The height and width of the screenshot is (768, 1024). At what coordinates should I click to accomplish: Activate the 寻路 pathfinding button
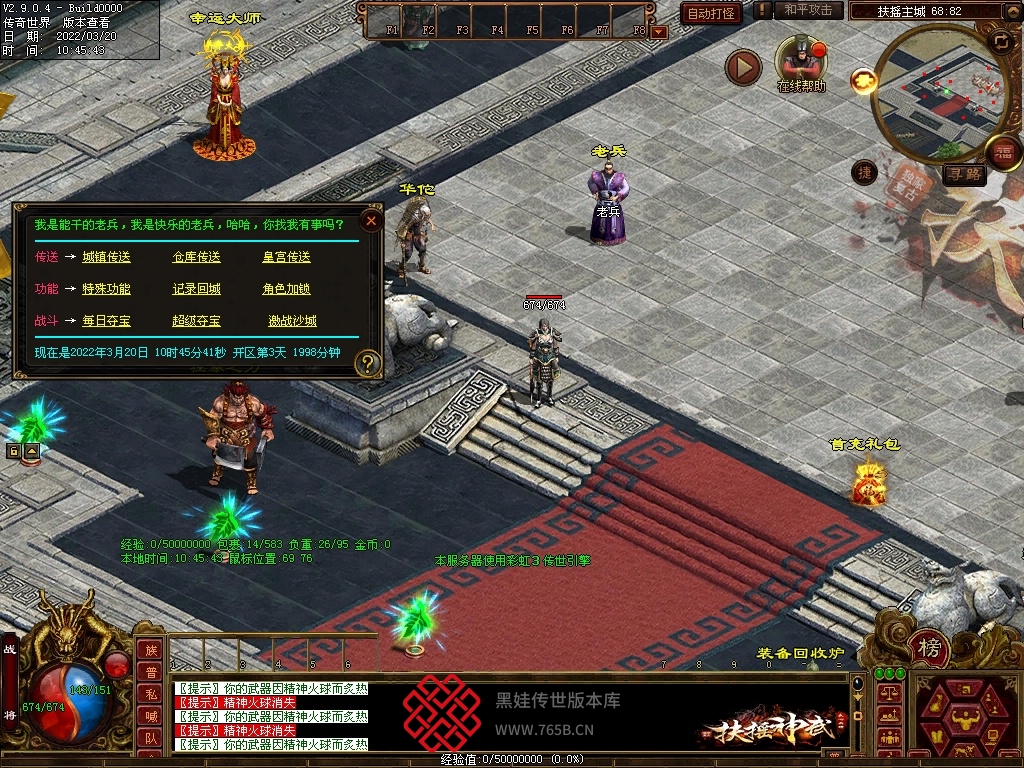tap(964, 175)
